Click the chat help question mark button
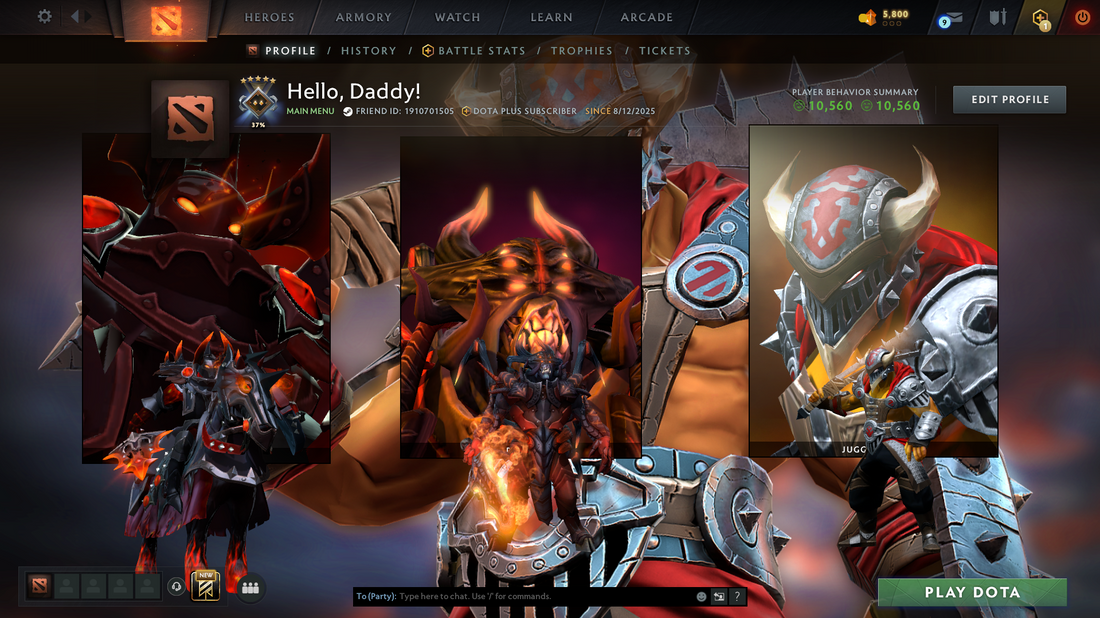The width and height of the screenshot is (1100, 618). (737, 597)
